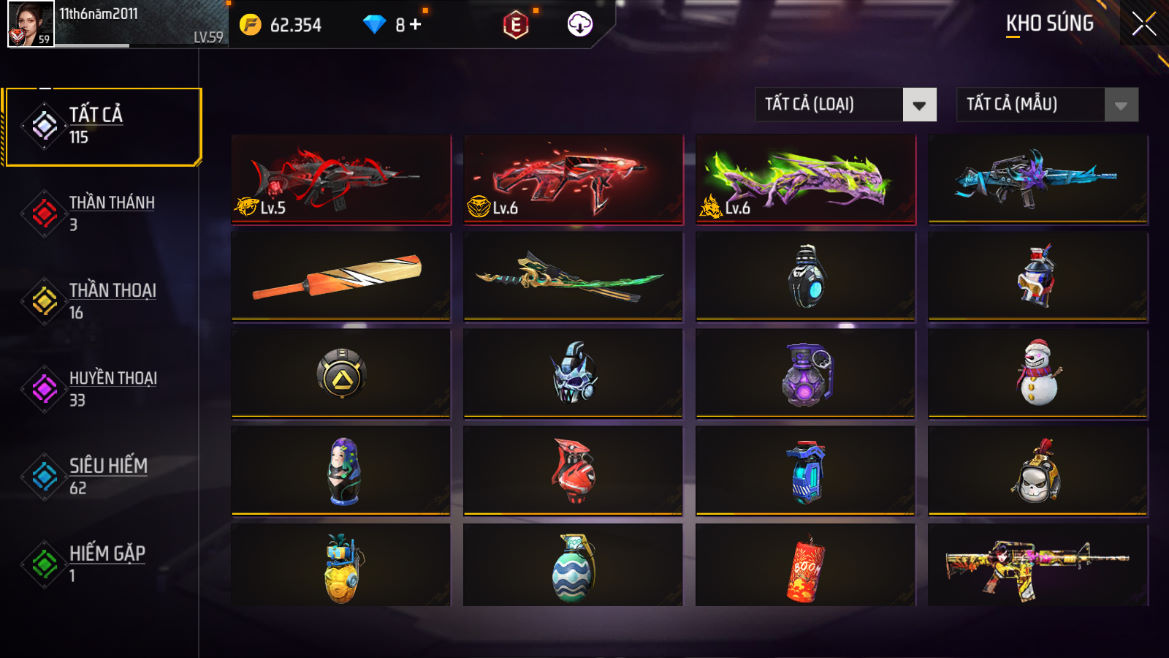Select the matryoshka doll grenade skin

coord(341,471)
